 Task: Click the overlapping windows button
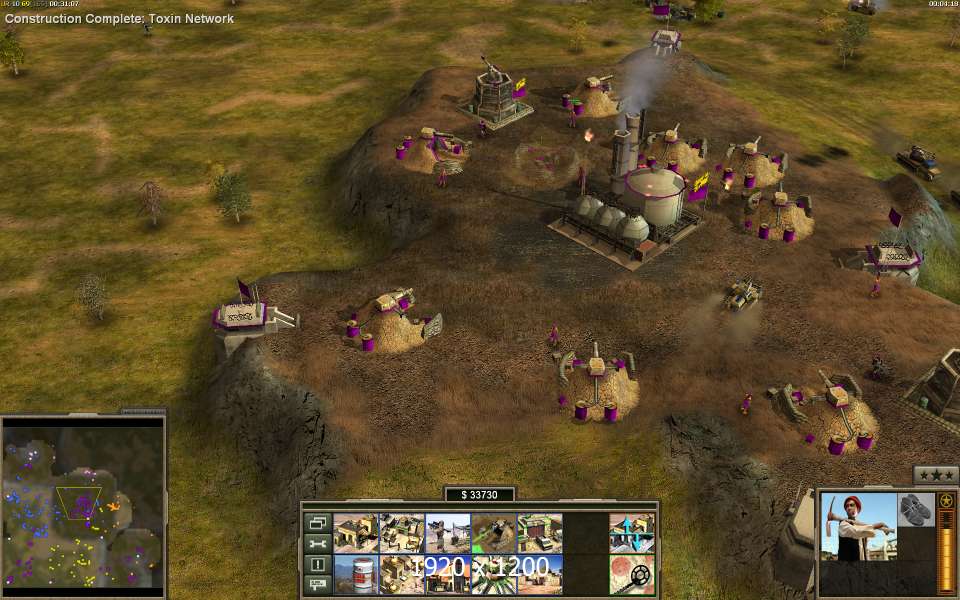[x=318, y=523]
